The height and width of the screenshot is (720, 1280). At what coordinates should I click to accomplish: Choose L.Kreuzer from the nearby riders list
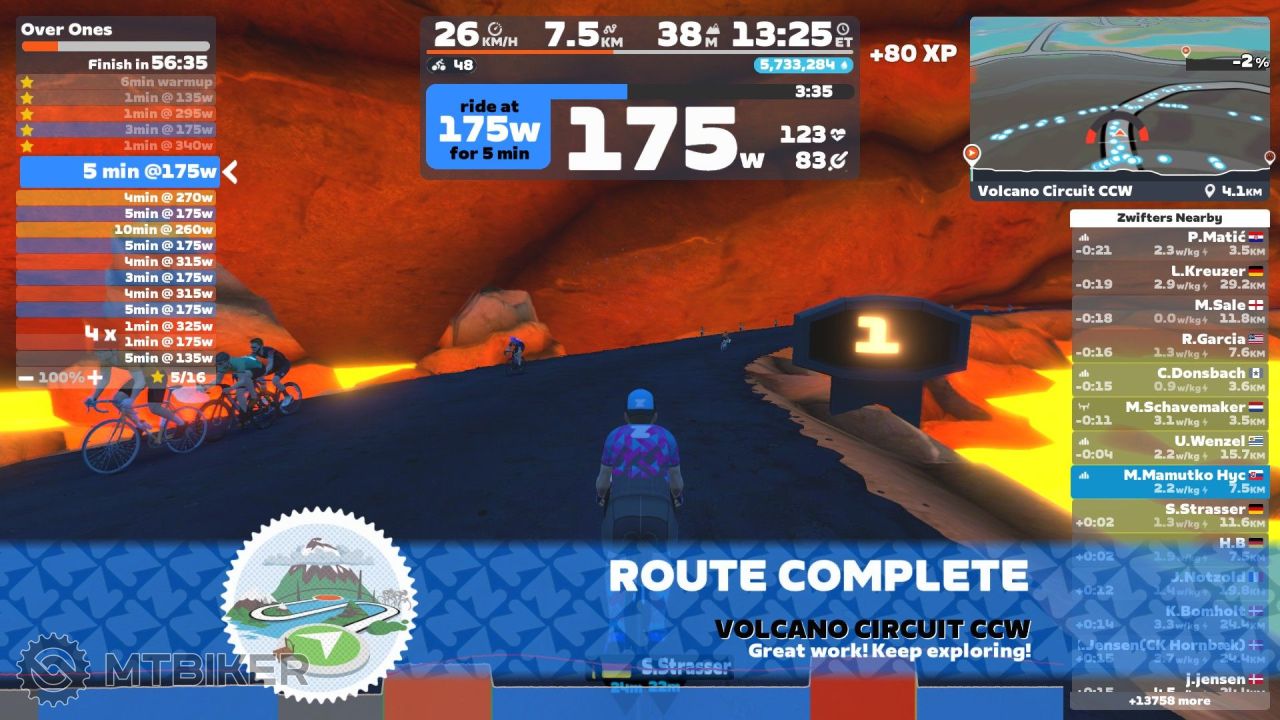coord(1169,278)
